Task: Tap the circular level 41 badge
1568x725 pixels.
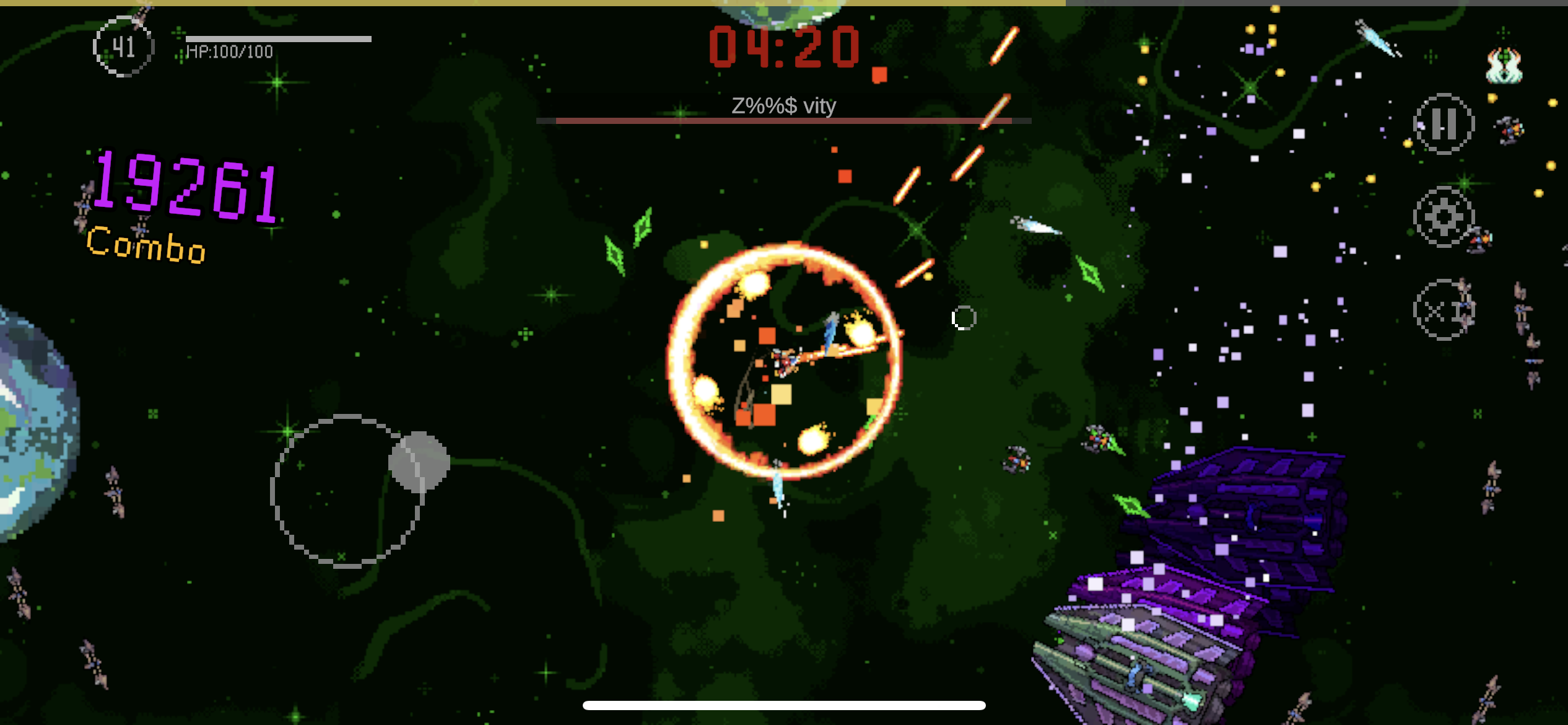Action: (x=123, y=46)
